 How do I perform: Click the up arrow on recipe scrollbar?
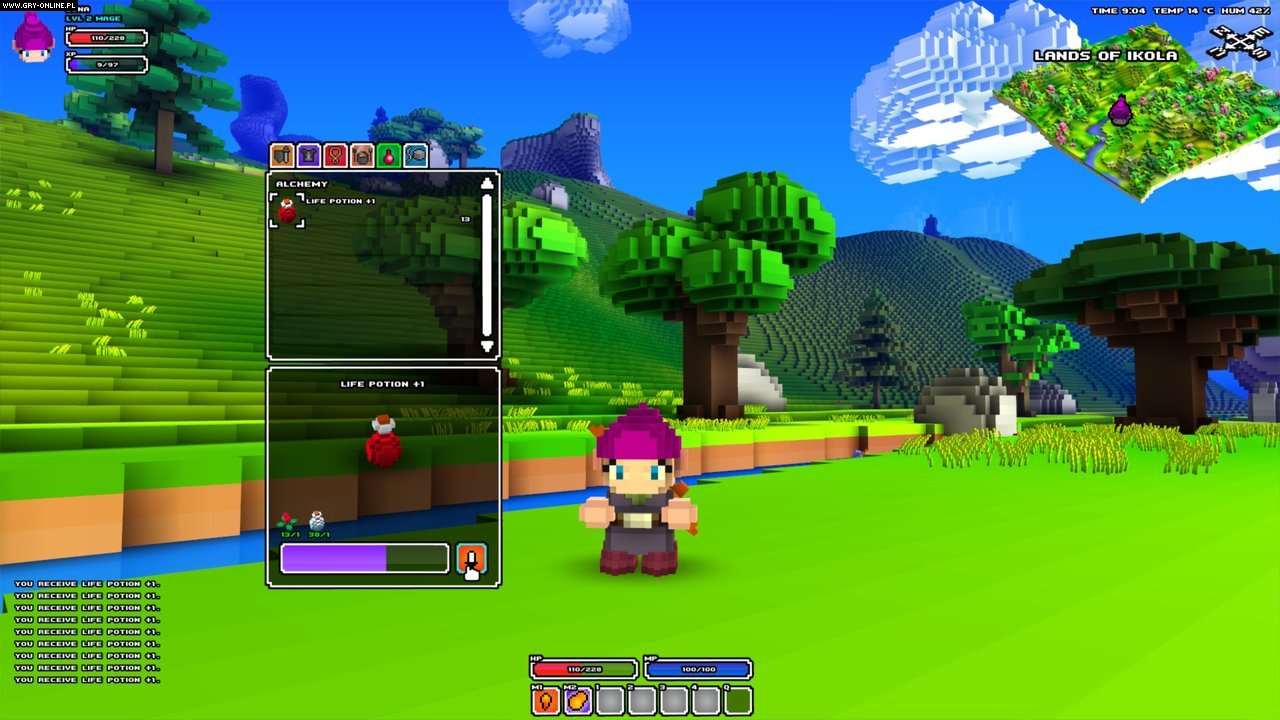(x=487, y=182)
